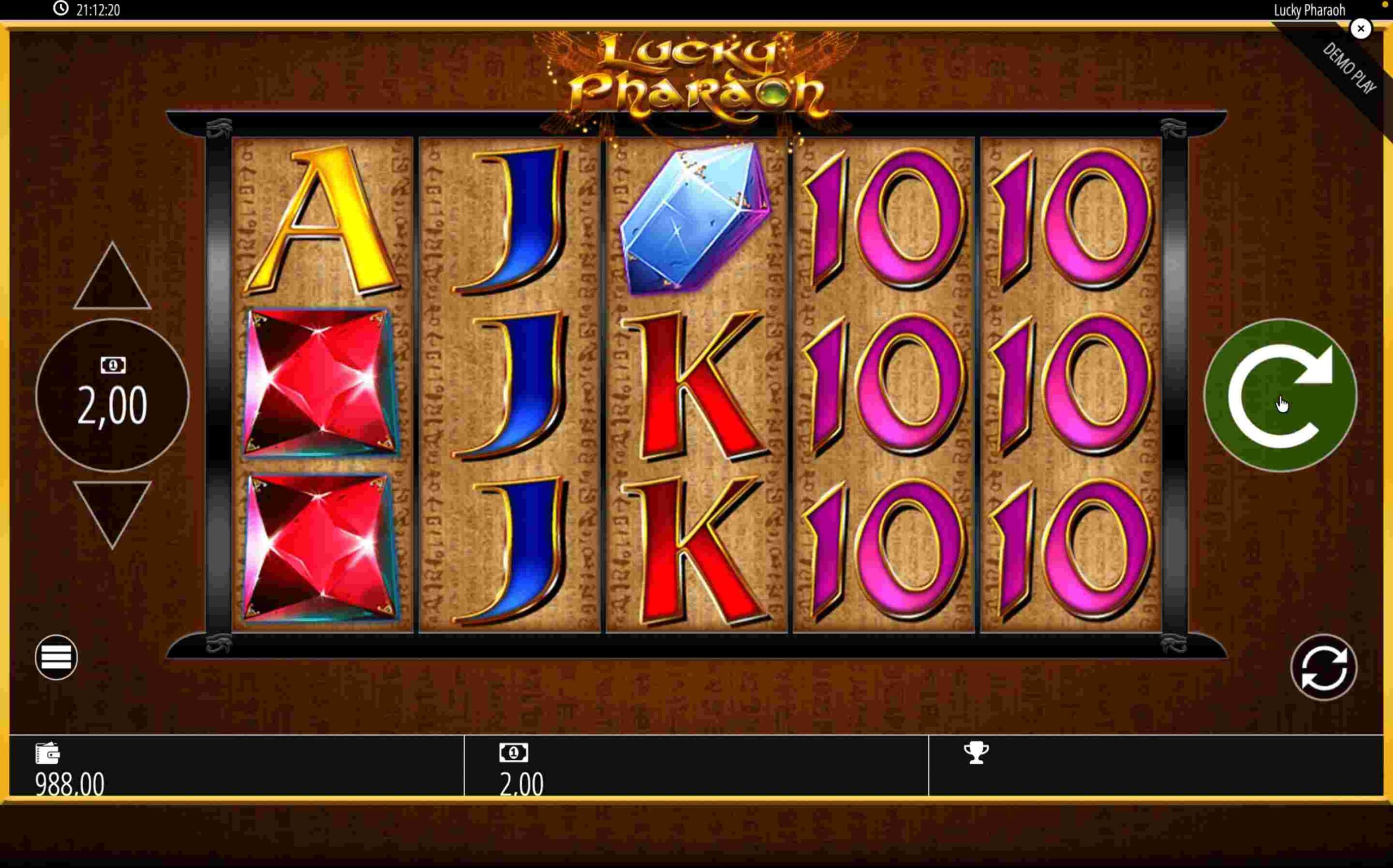The width and height of the screenshot is (1393, 868).
Task: Spin the reels with the green button
Action: click(x=1280, y=395)
